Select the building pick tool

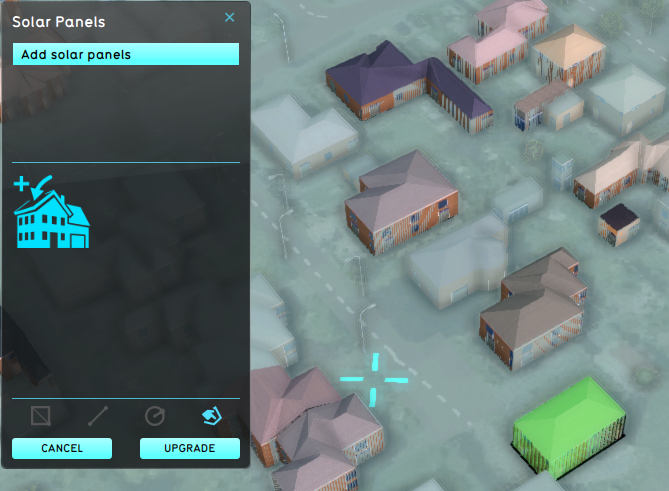click(211, 415)
